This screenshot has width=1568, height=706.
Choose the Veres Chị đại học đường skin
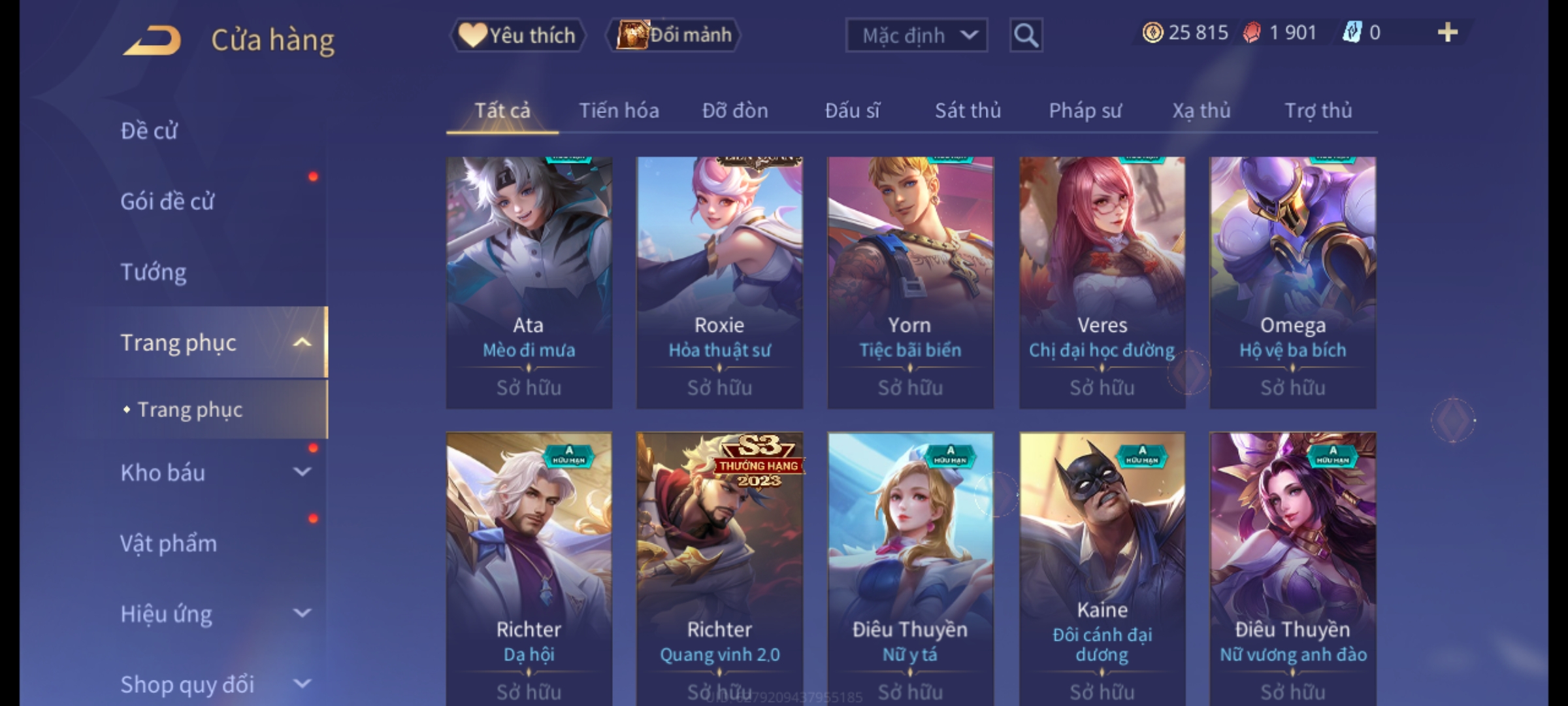(x=1102, y=282)
